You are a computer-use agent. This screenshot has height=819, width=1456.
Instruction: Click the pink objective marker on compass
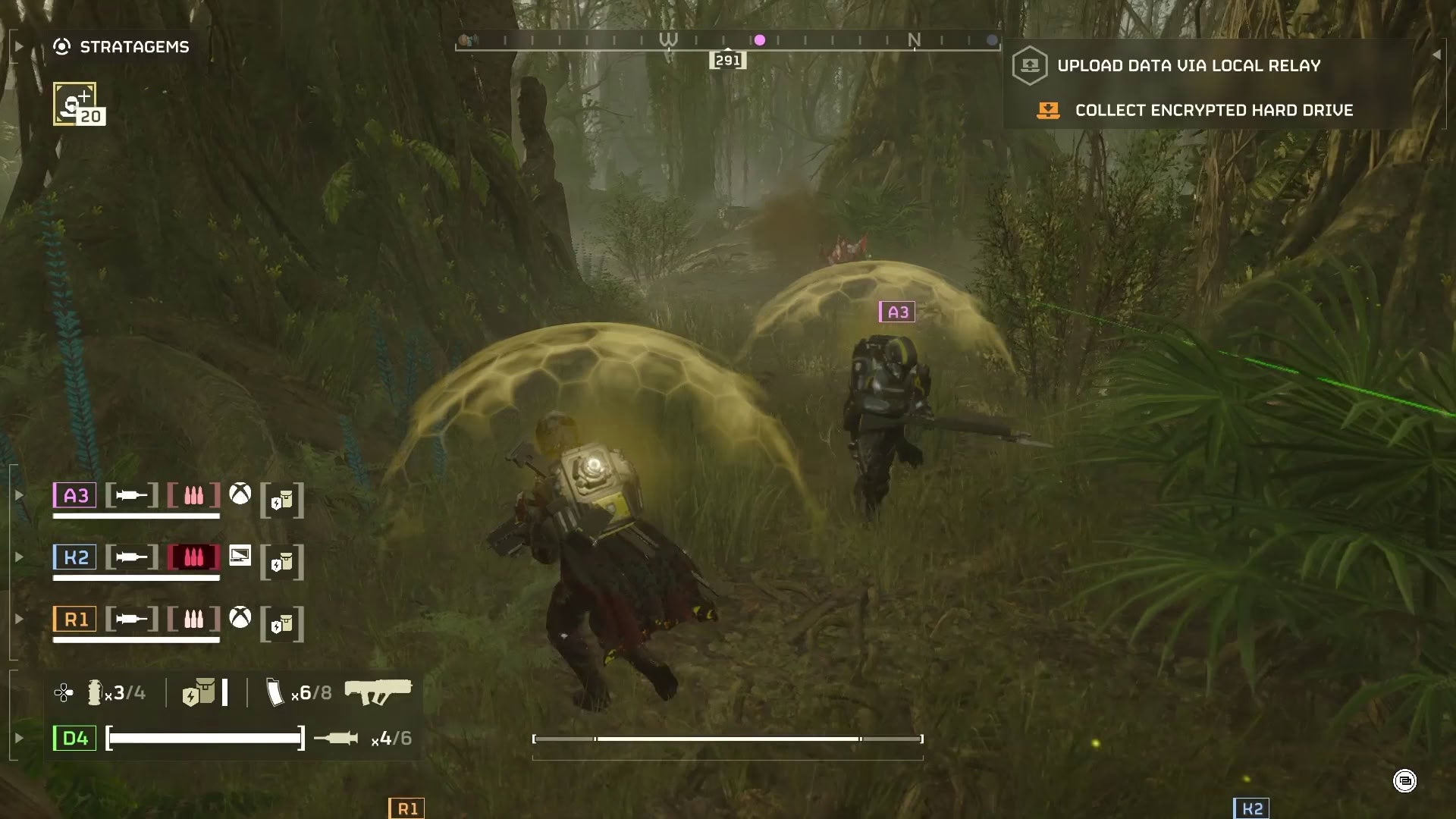[x=759, y=40]
